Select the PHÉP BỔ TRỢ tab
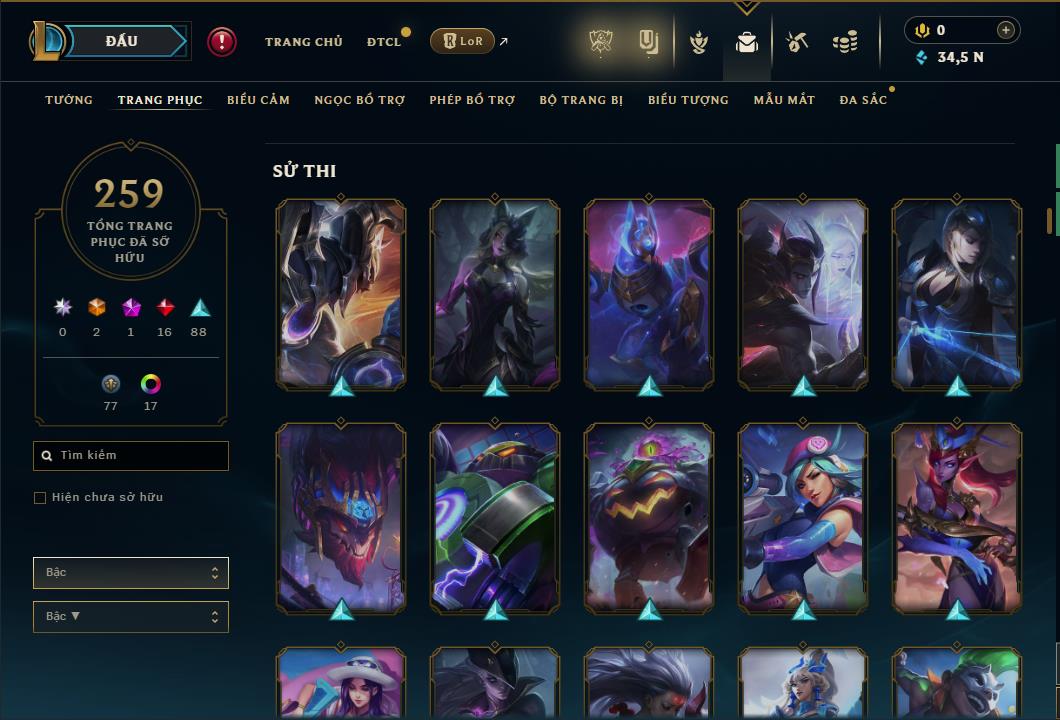 pos(472,100)
